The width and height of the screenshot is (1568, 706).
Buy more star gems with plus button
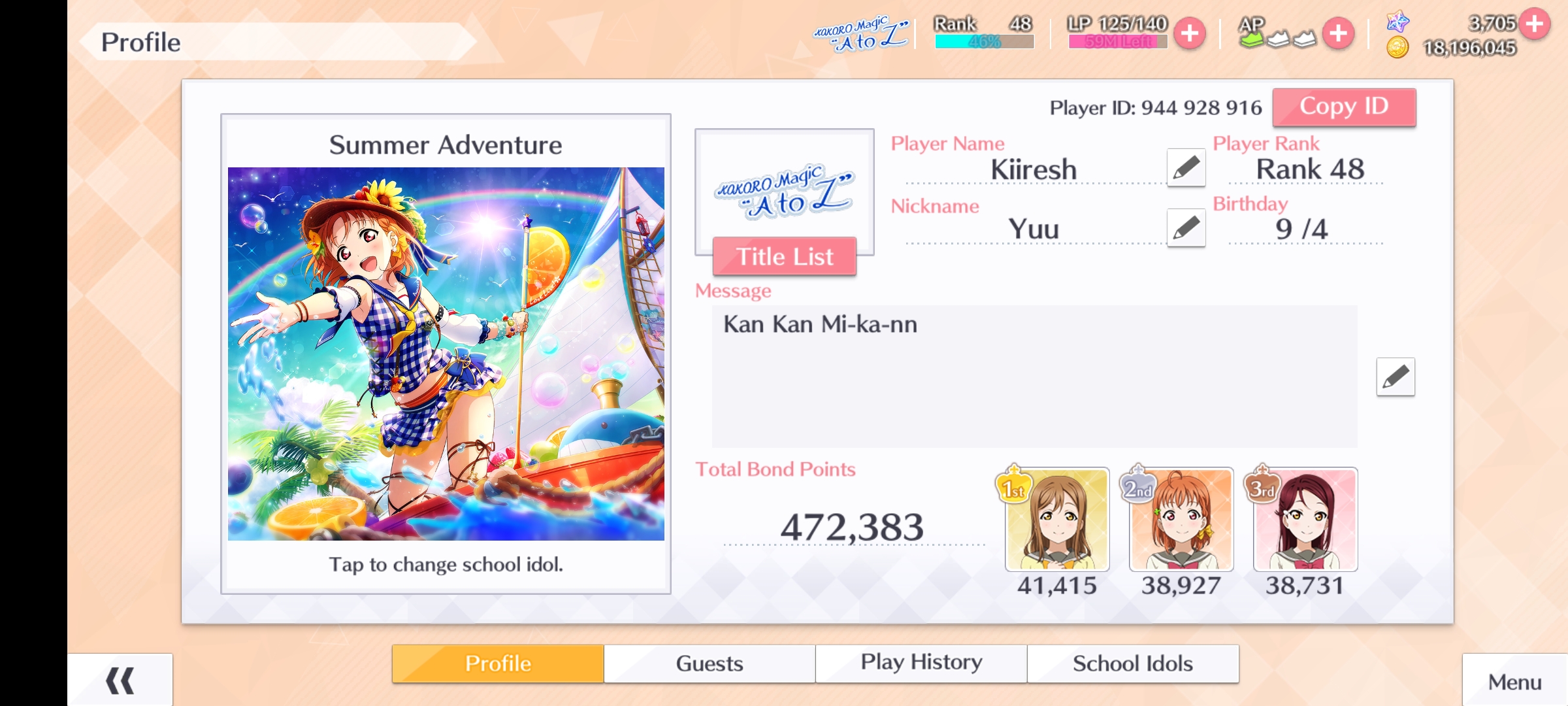tap(1535, 24)
